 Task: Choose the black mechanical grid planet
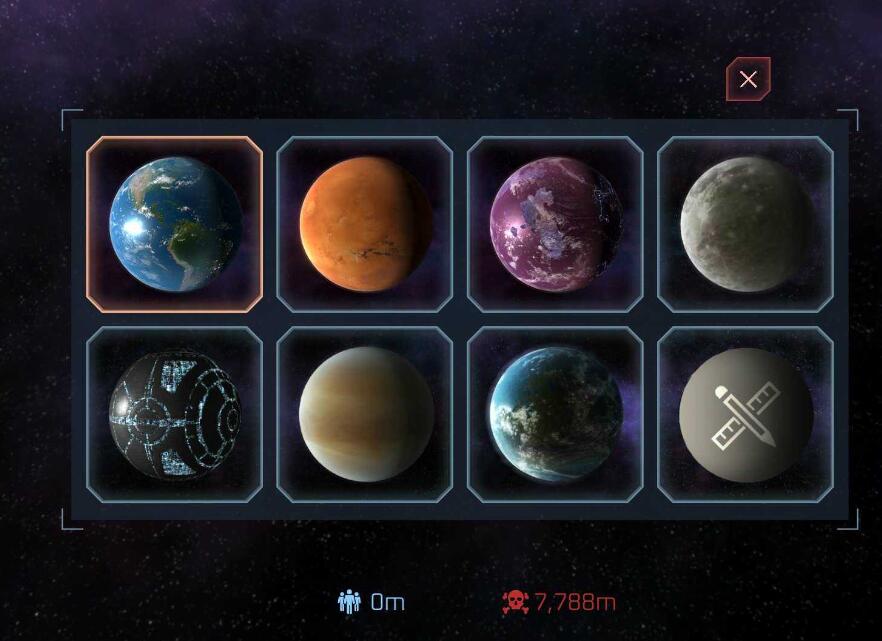click(174, 414)
